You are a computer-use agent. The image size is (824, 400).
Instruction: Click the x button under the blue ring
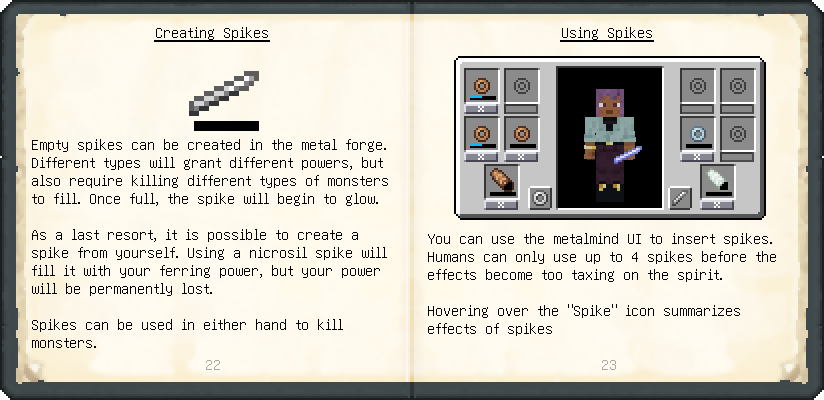[x=697, y=157]
